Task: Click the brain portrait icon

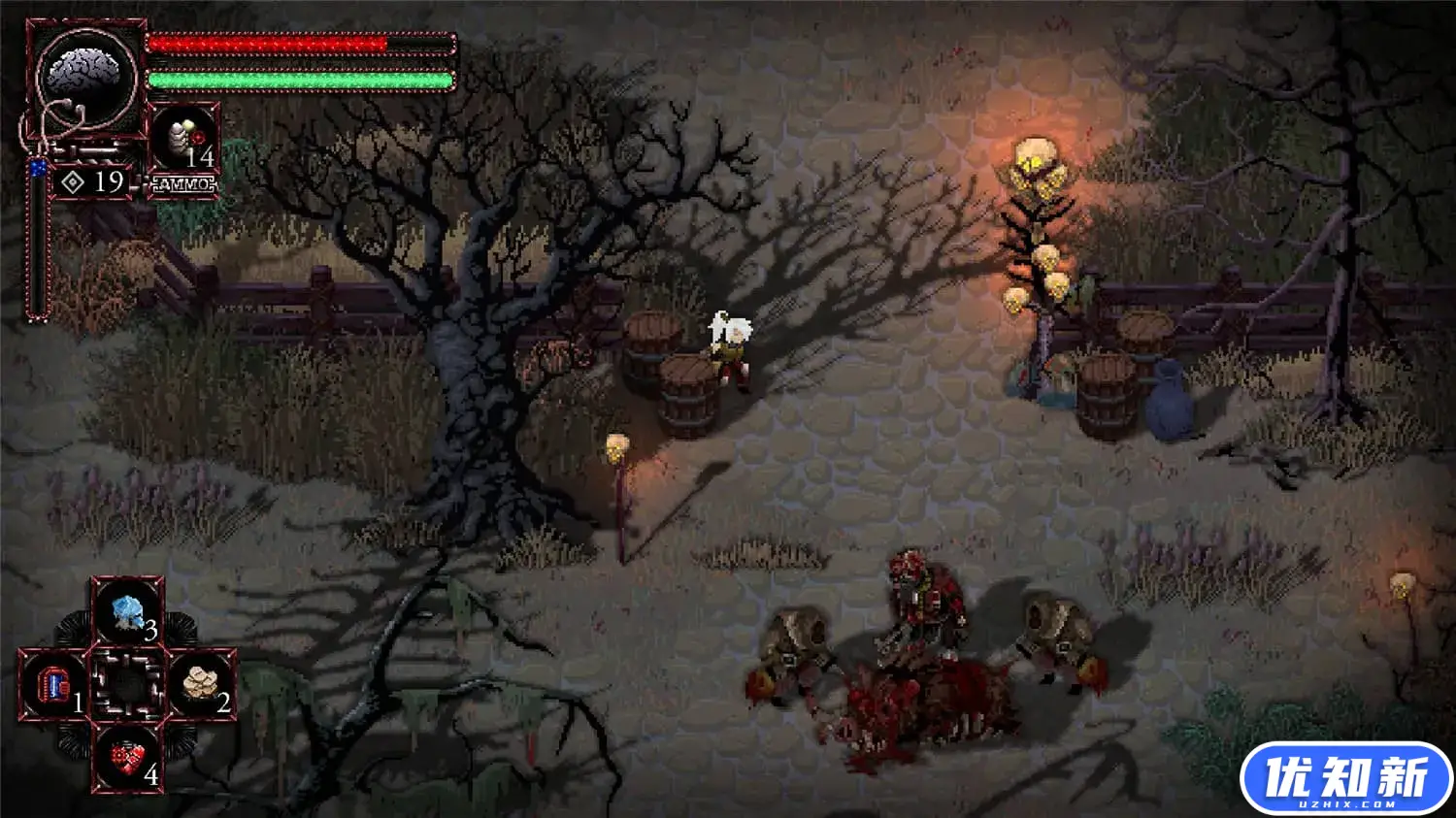Action: pos(86,75)
